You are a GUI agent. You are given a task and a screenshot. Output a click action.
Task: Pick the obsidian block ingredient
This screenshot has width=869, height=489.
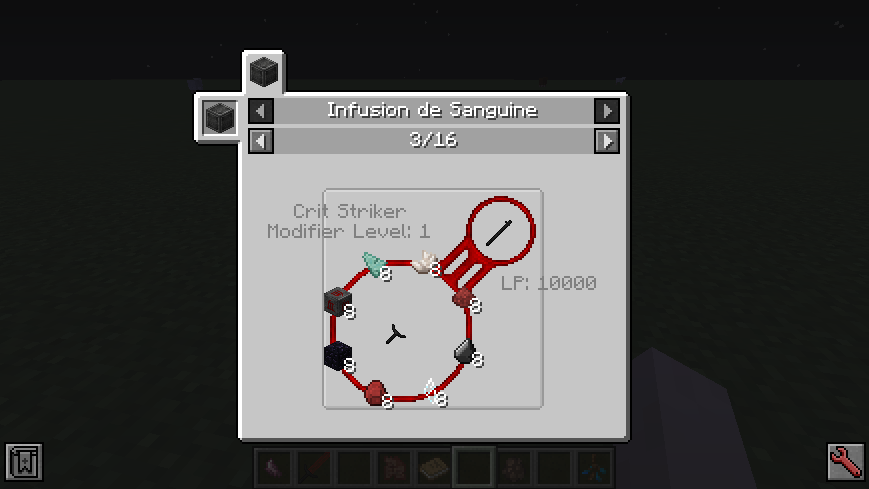tap(337, 355)
